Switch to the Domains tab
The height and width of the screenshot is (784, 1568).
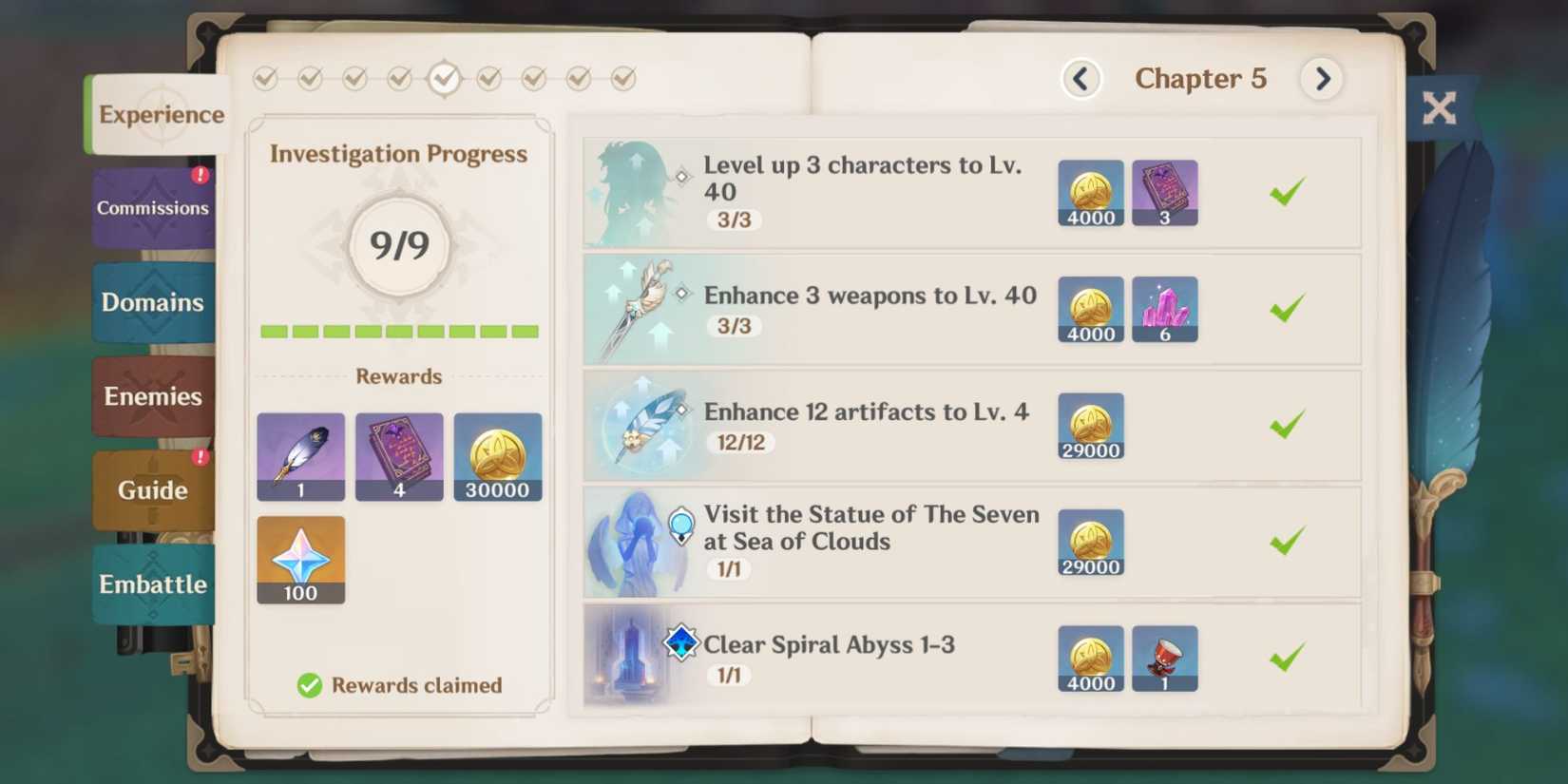click(152, 302)
